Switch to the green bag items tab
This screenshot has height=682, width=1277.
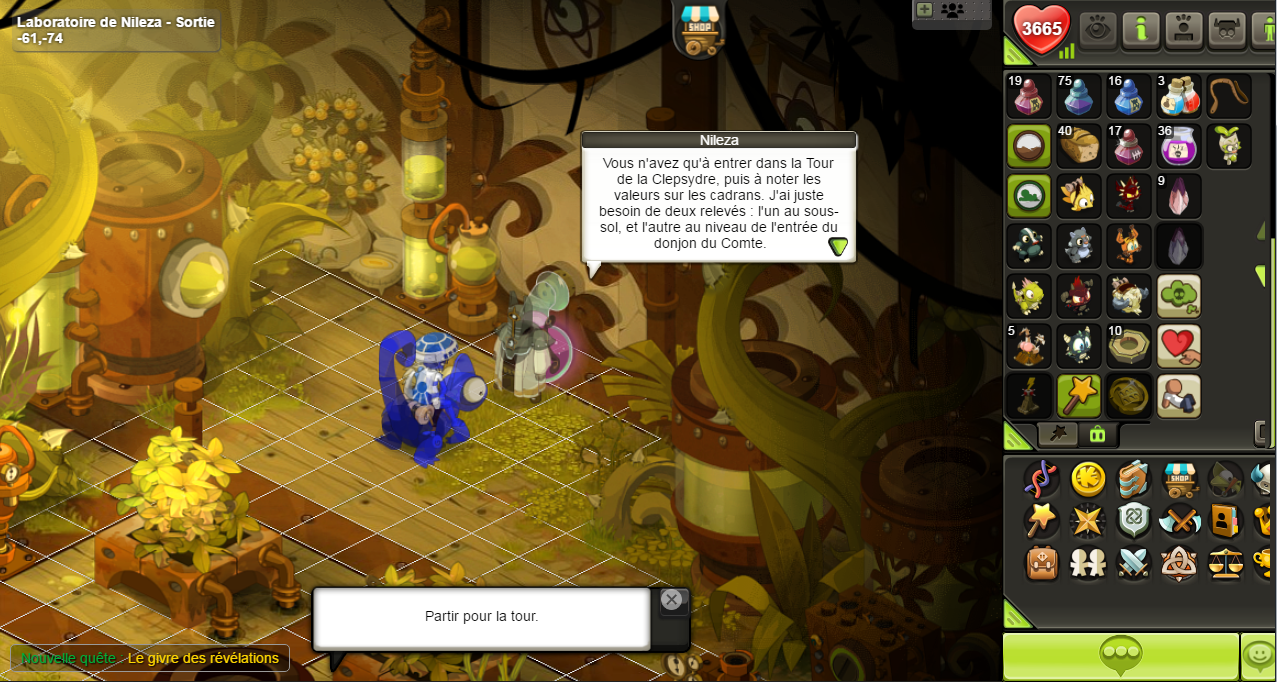point(1098,434)
